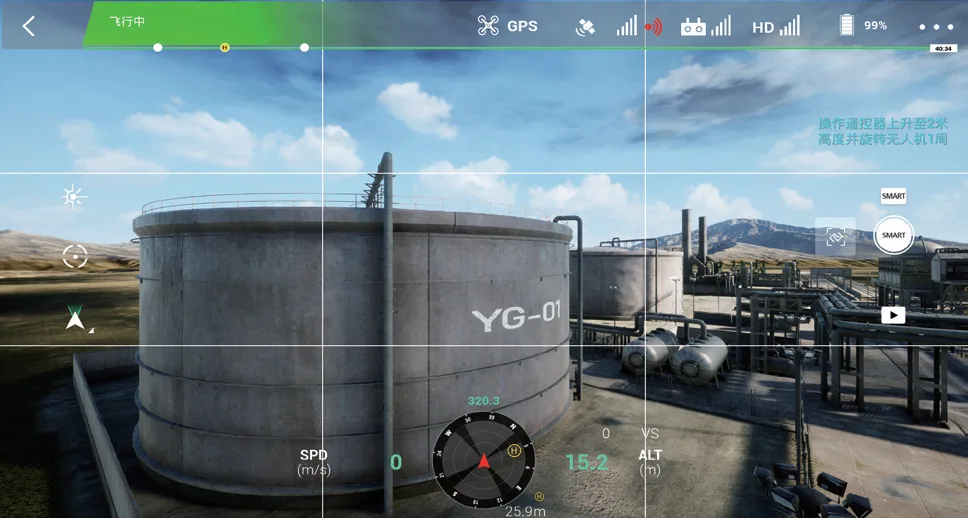The height and width of the screenshot is (518, 968).
Task: Tap the green 飞行中 flight status banner
Action: (128, 21)
